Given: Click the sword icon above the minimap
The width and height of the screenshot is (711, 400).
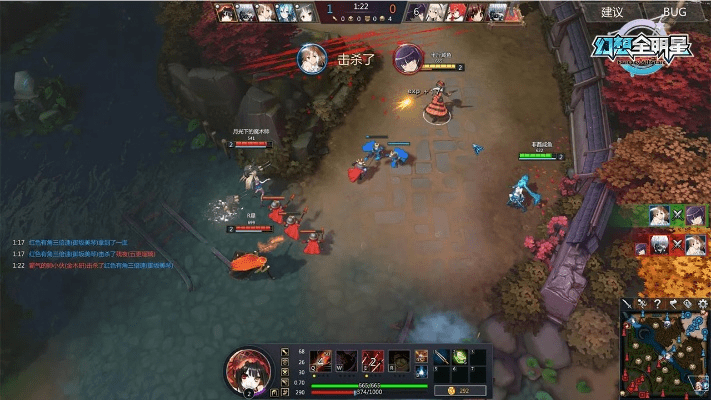Looking at the screenshot, I should point(627,303).
